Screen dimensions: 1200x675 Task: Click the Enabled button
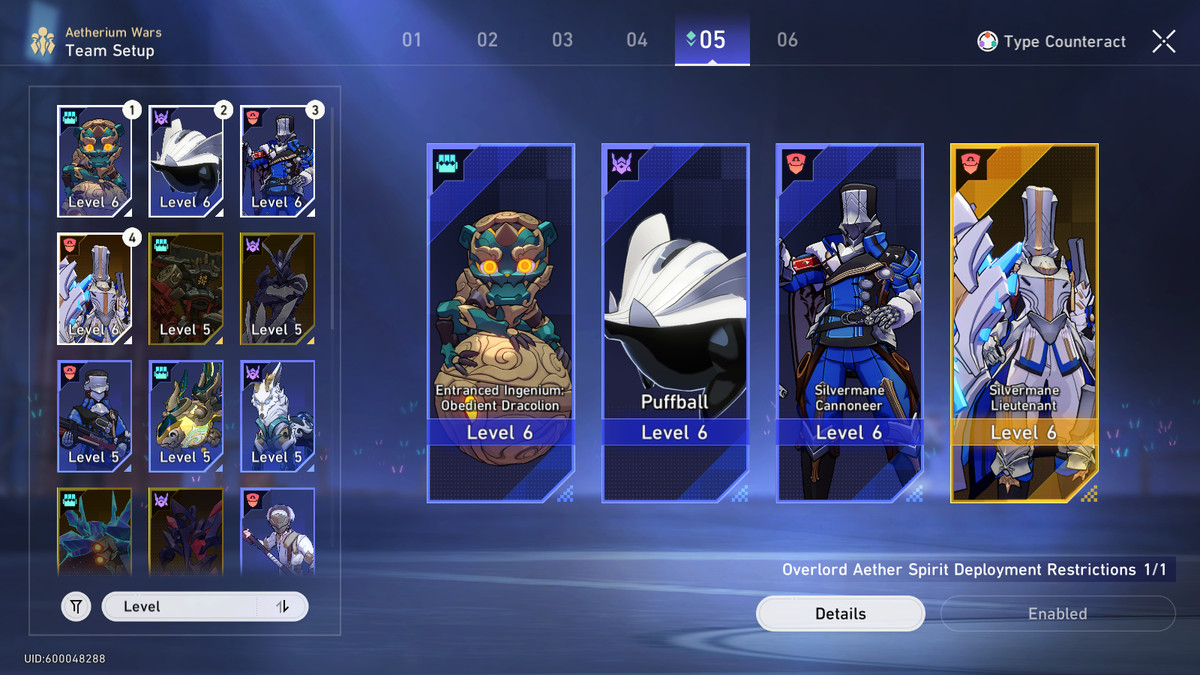[x=1057, y=614]
